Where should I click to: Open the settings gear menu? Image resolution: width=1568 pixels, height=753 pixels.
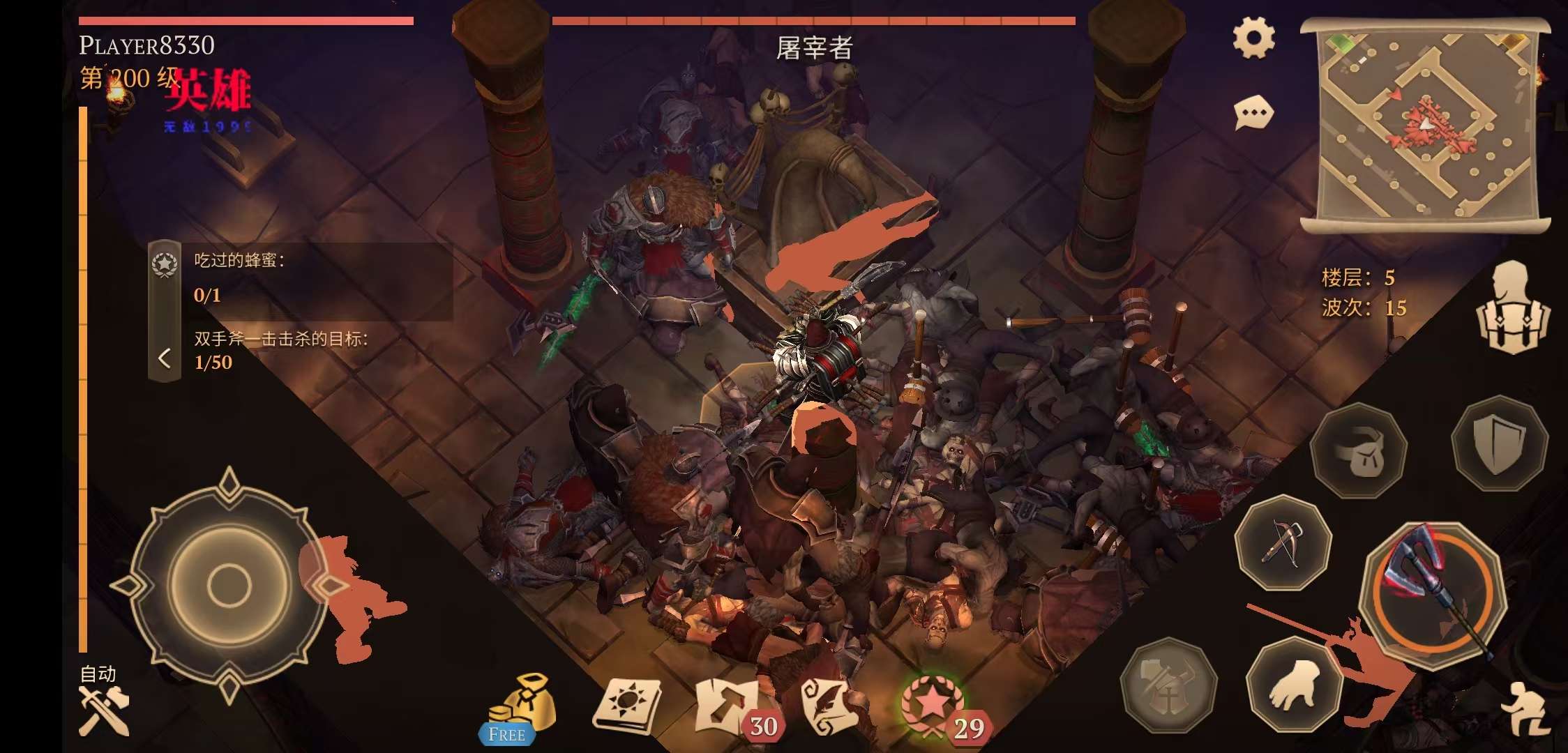click(x=1253, y=38)
